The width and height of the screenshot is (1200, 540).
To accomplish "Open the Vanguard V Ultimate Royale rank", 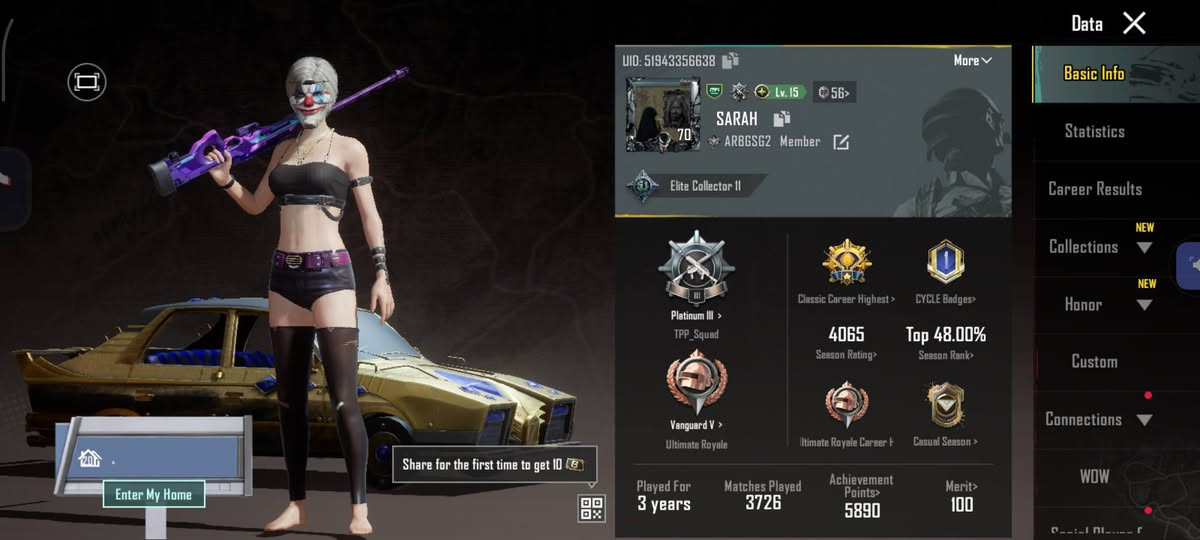I will pos(696,390).
